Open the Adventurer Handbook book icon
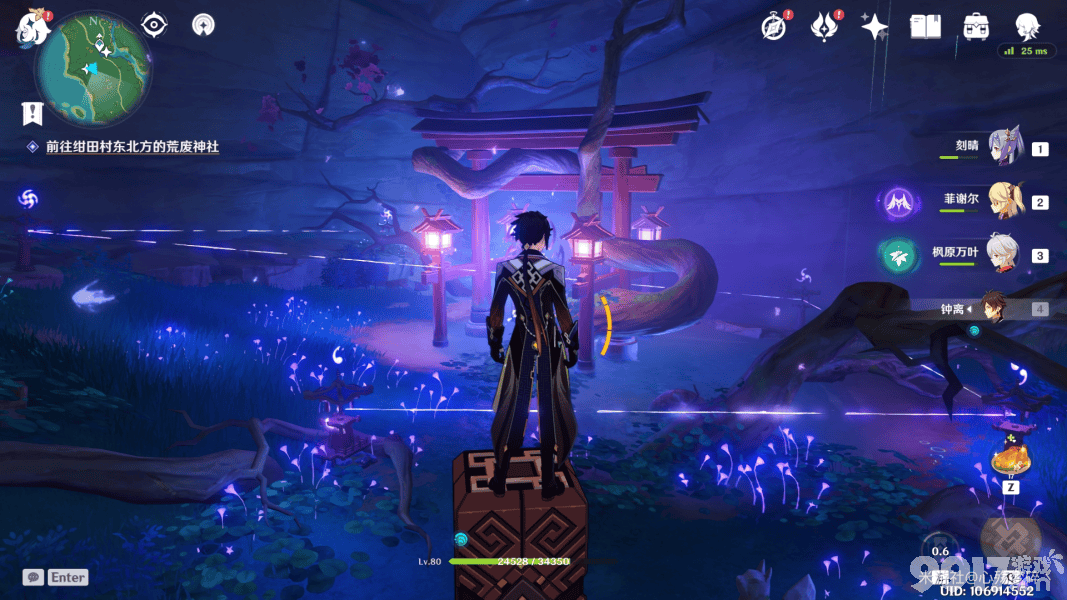Viewport: 1067px width, 600px height. pos(925,27)
